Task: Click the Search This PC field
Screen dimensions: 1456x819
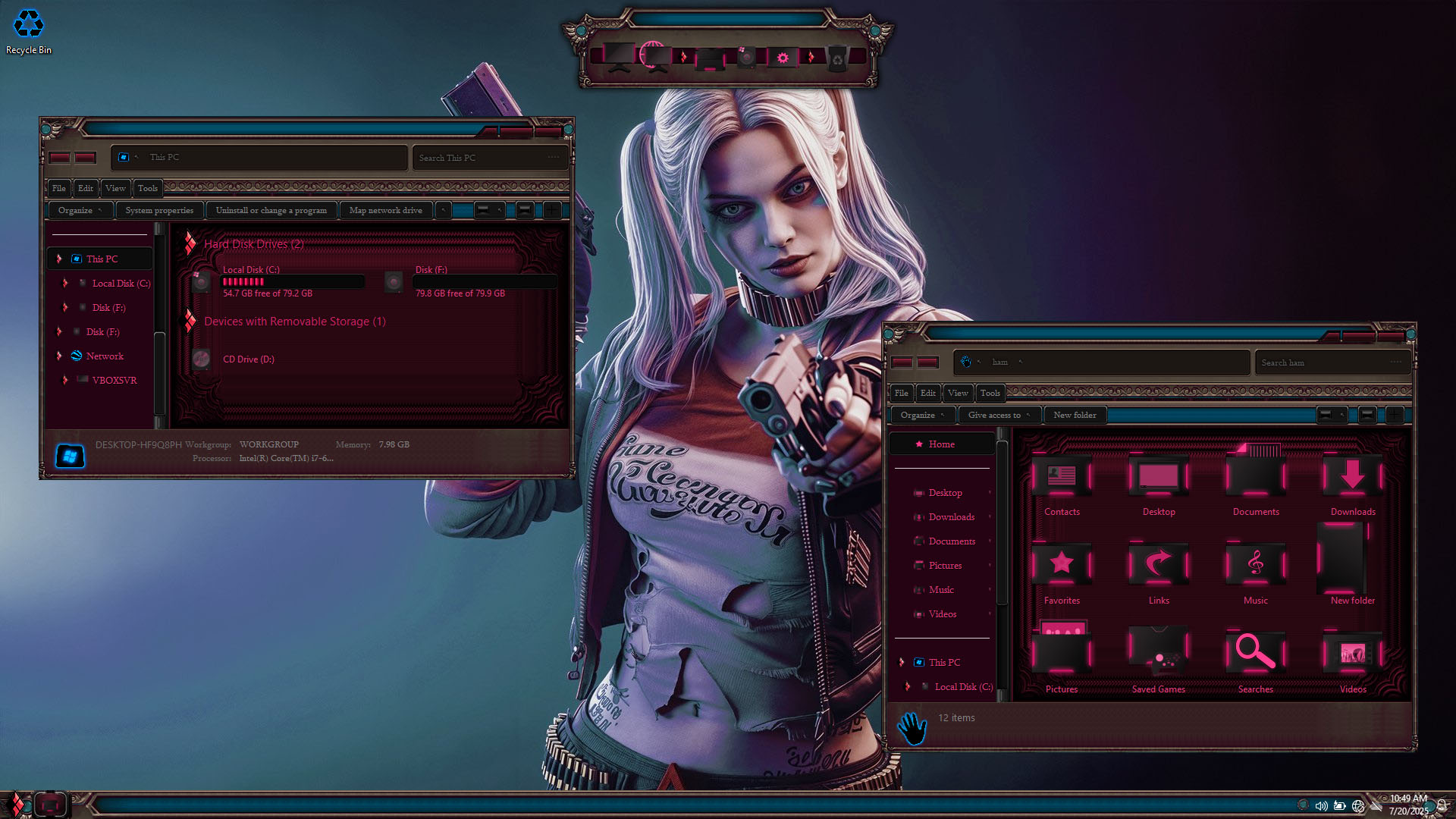Action: [482, 158]
